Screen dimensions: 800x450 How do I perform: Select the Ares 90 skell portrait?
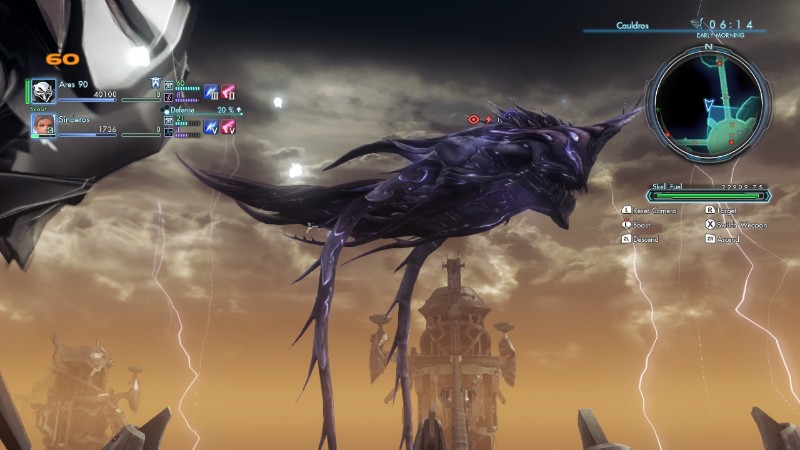[x=42, y=90]
